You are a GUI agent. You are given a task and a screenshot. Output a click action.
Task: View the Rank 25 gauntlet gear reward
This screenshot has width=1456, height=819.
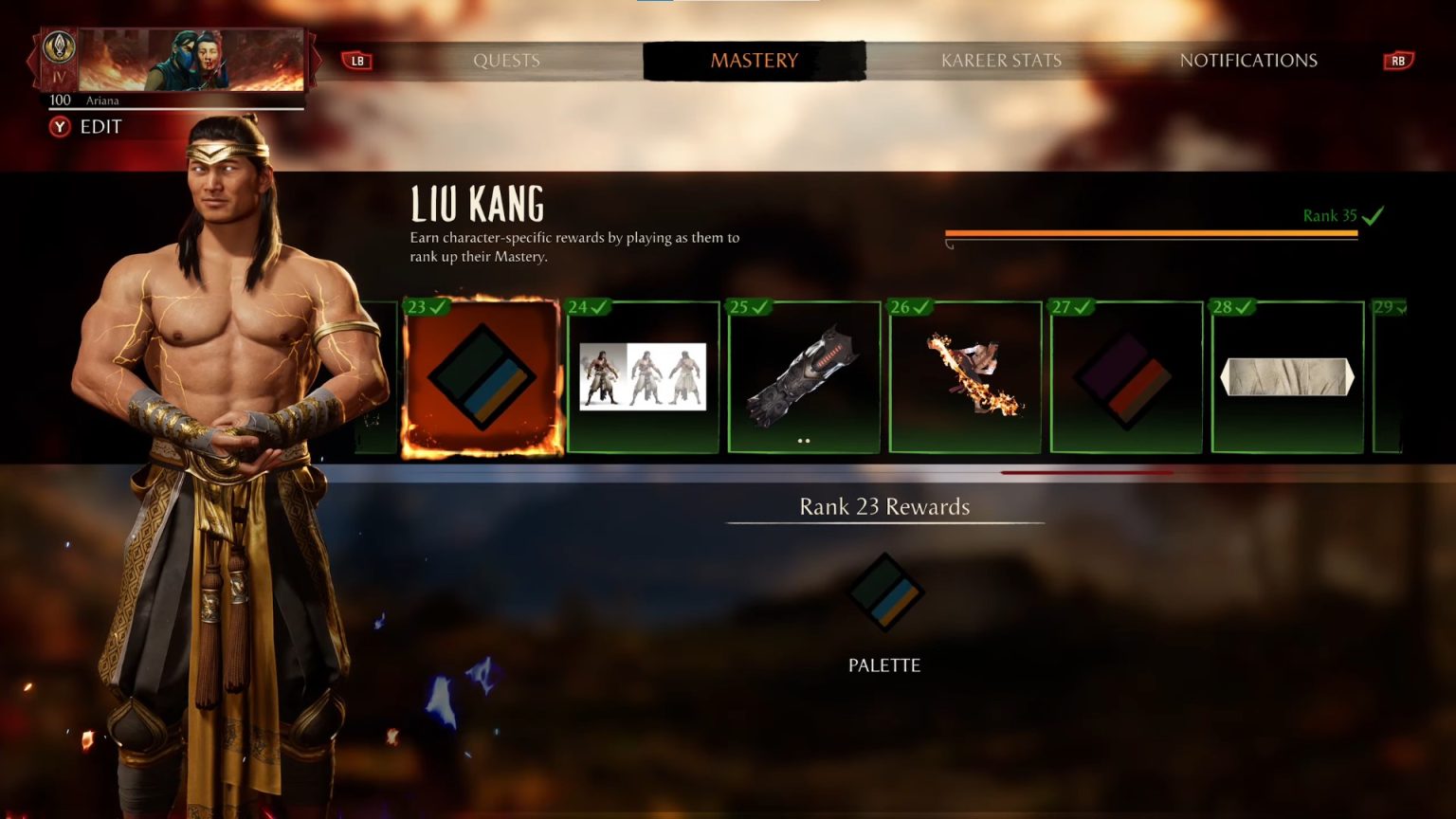pyautogui.click(x=804, y=376)
